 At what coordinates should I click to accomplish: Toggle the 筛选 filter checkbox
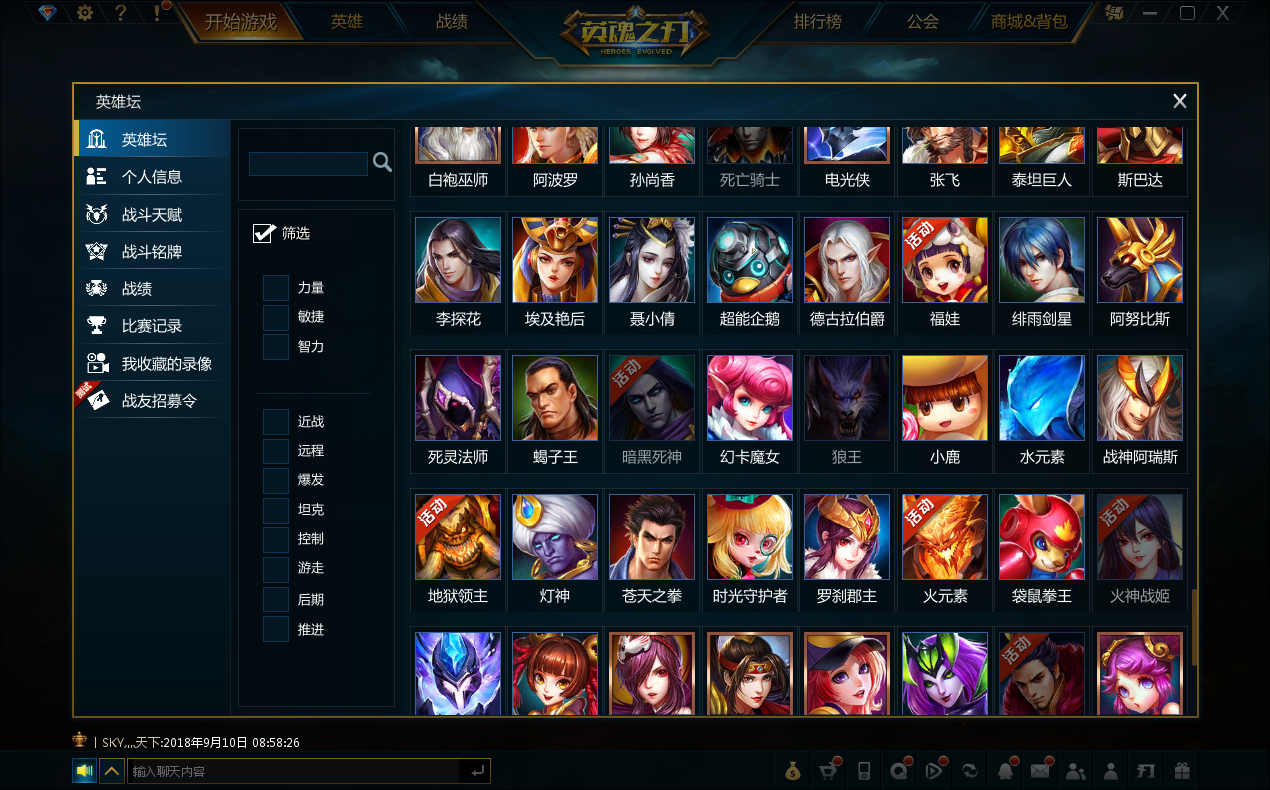tap(264, 233)
